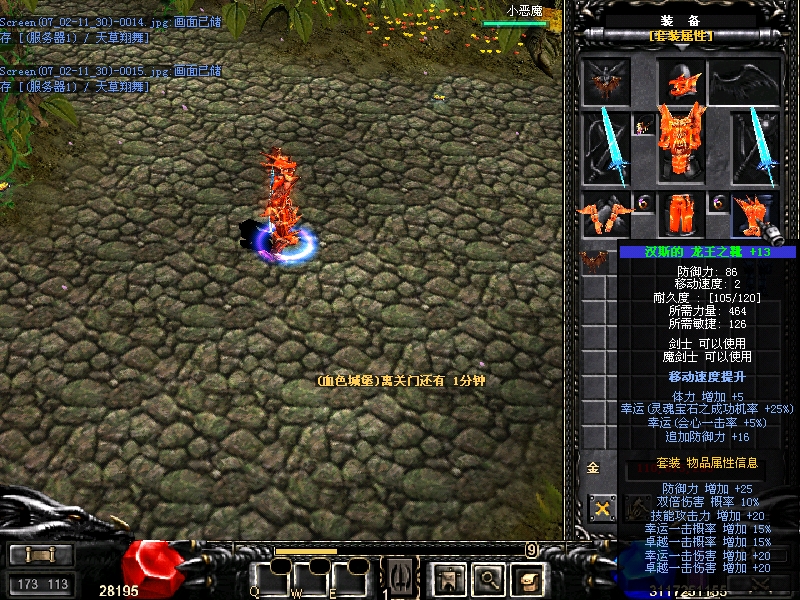Screen dimensions: 800x600
Task: Click the bar button above the coordinates readout
Action: (x=40, y=555)
